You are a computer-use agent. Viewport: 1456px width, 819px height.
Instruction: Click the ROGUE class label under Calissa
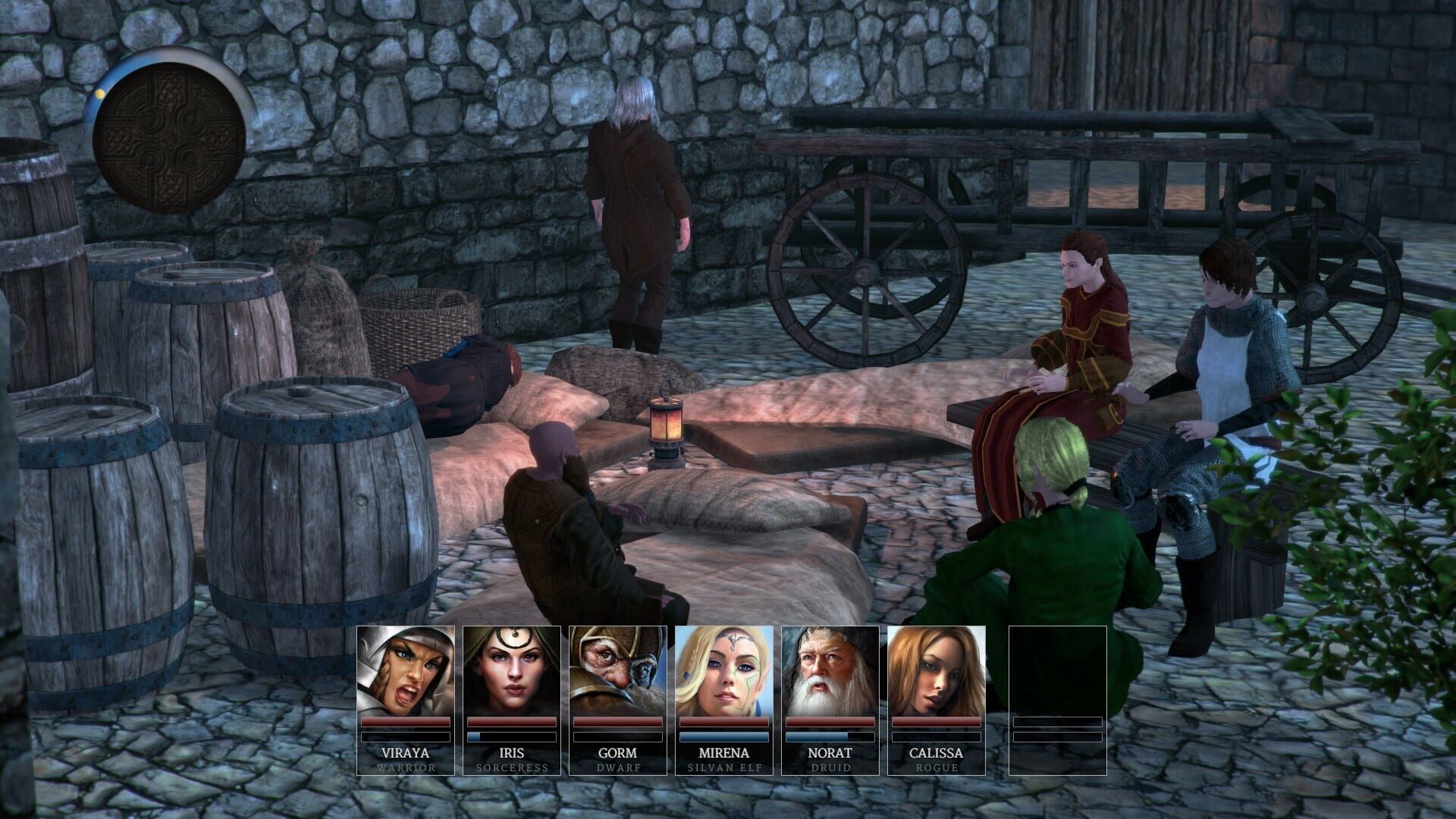click(937, 767)
